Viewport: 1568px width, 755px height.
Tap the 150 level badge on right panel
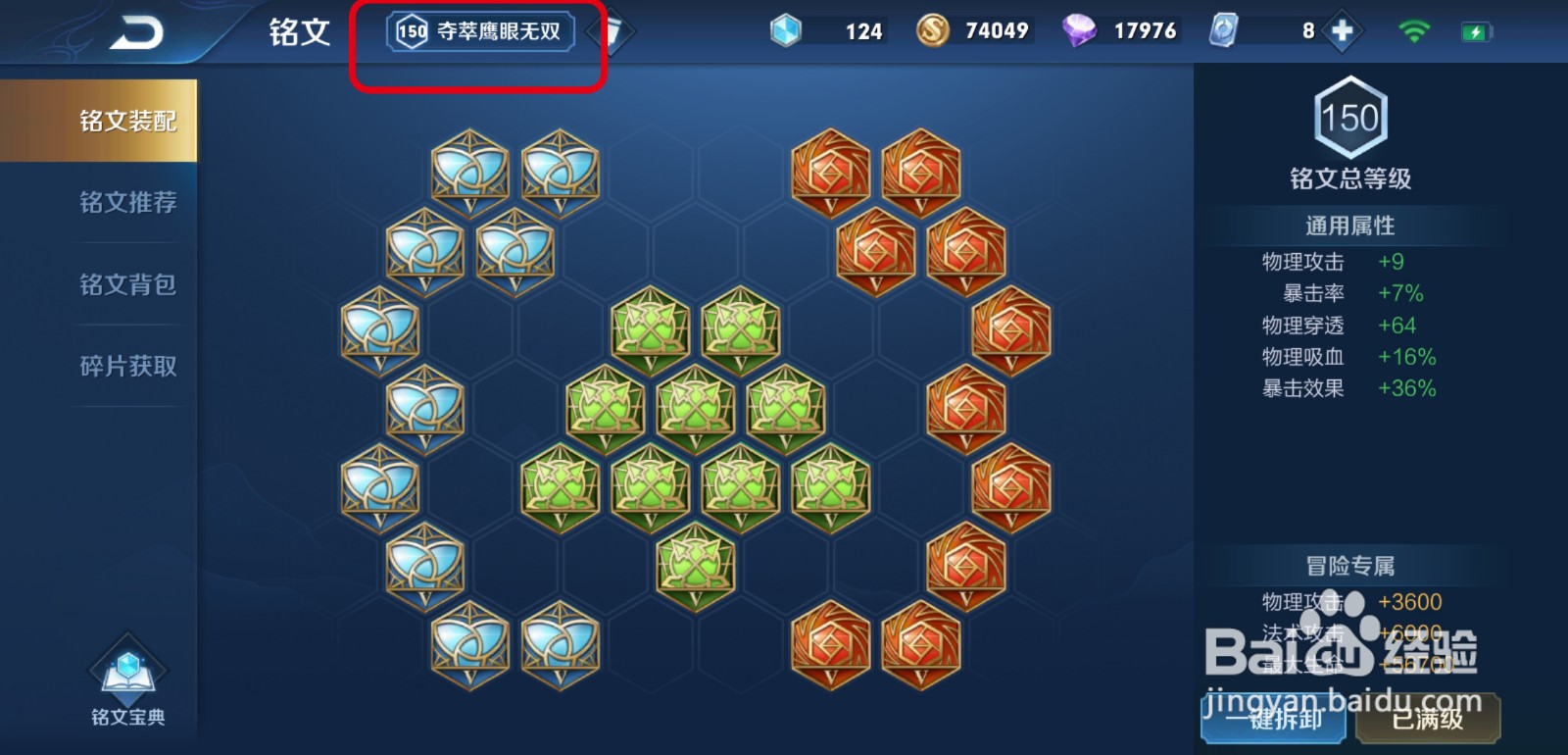(x=1350, y=120)
